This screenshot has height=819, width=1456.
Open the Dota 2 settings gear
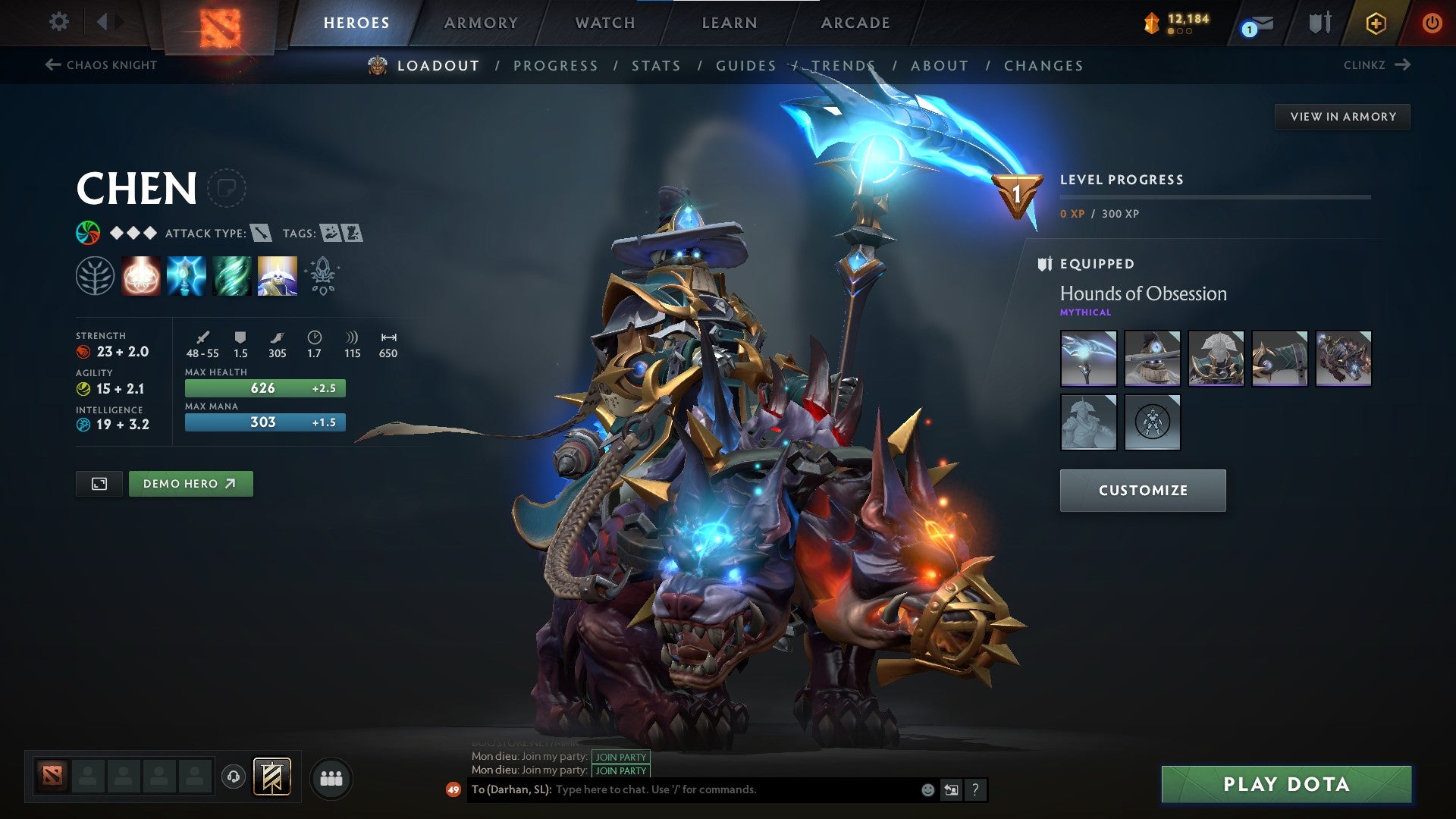[58, 22]
